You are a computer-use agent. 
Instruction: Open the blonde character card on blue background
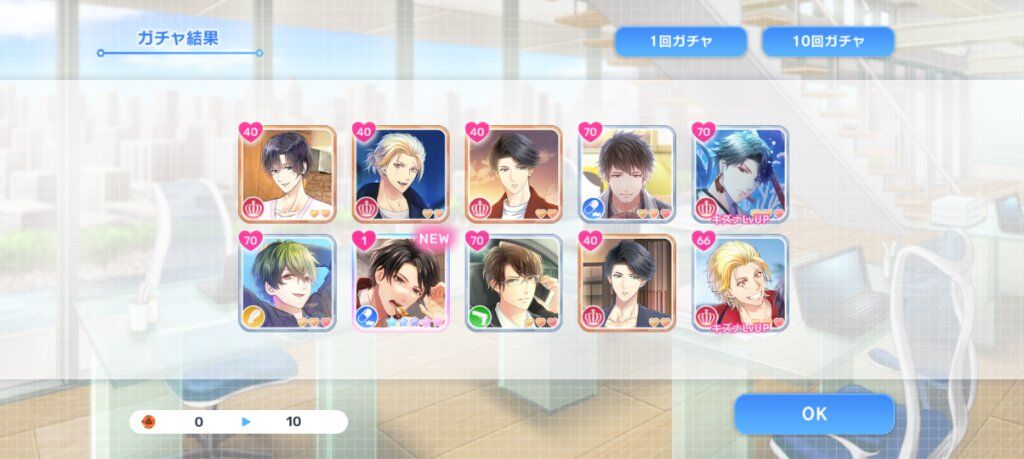[x=401, y=174]
